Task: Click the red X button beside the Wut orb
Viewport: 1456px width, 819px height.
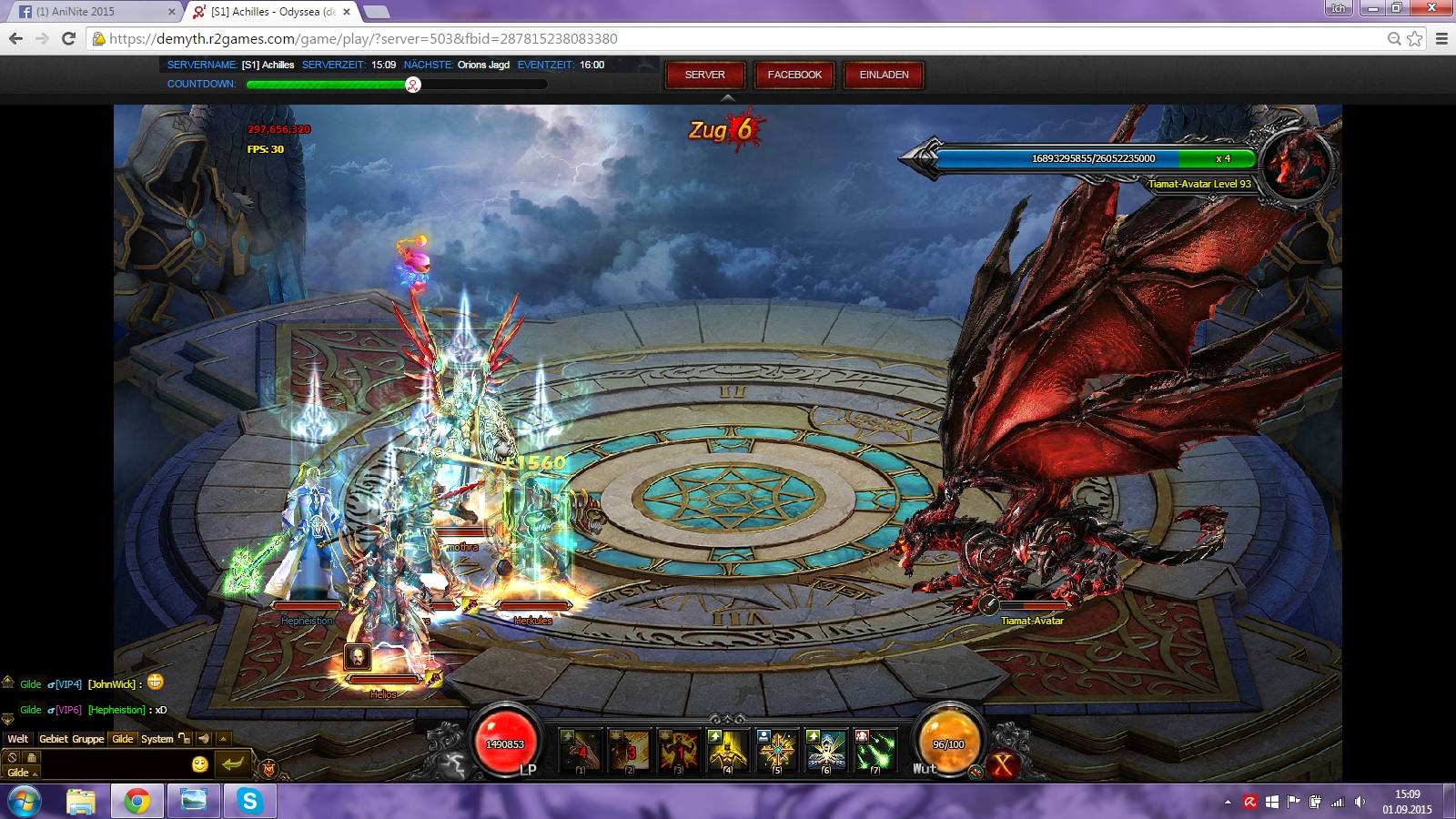Action: pos(1003,765)
